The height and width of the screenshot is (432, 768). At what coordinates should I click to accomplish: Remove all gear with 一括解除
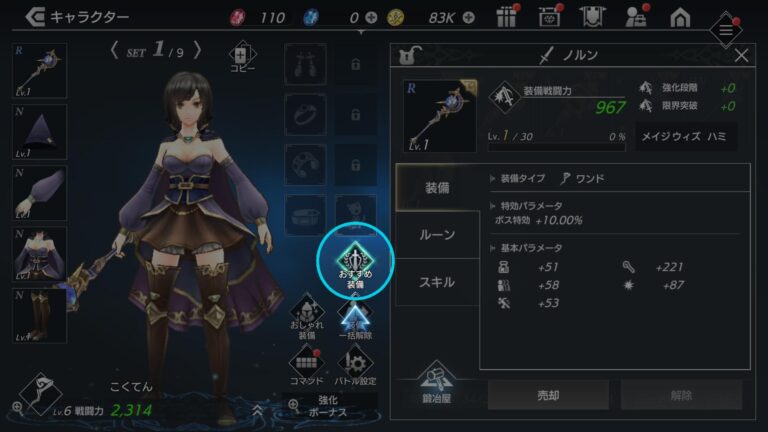point(355,319)
